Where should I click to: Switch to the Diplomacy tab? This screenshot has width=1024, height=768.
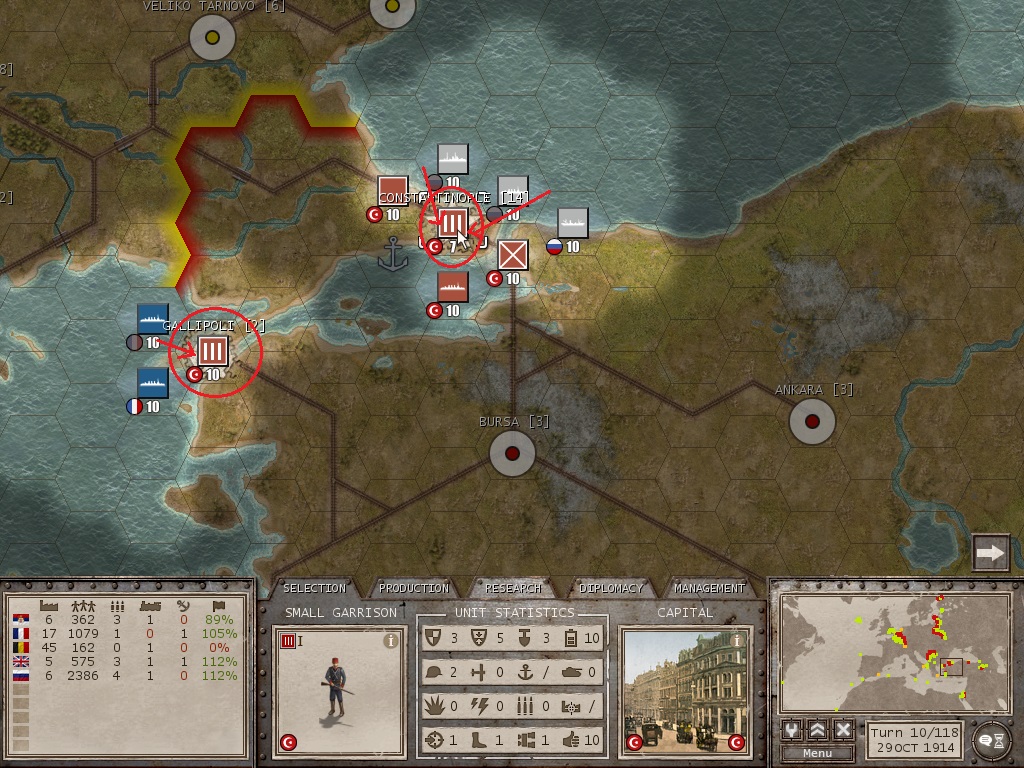tap(611, 588)
